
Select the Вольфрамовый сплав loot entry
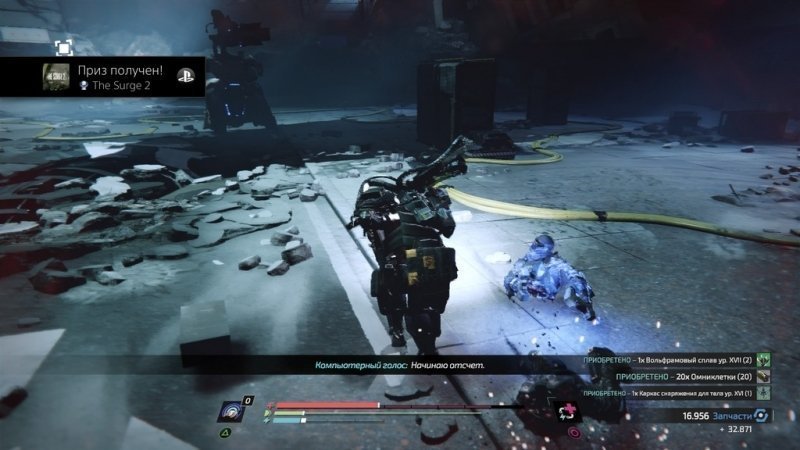point(670,359)
